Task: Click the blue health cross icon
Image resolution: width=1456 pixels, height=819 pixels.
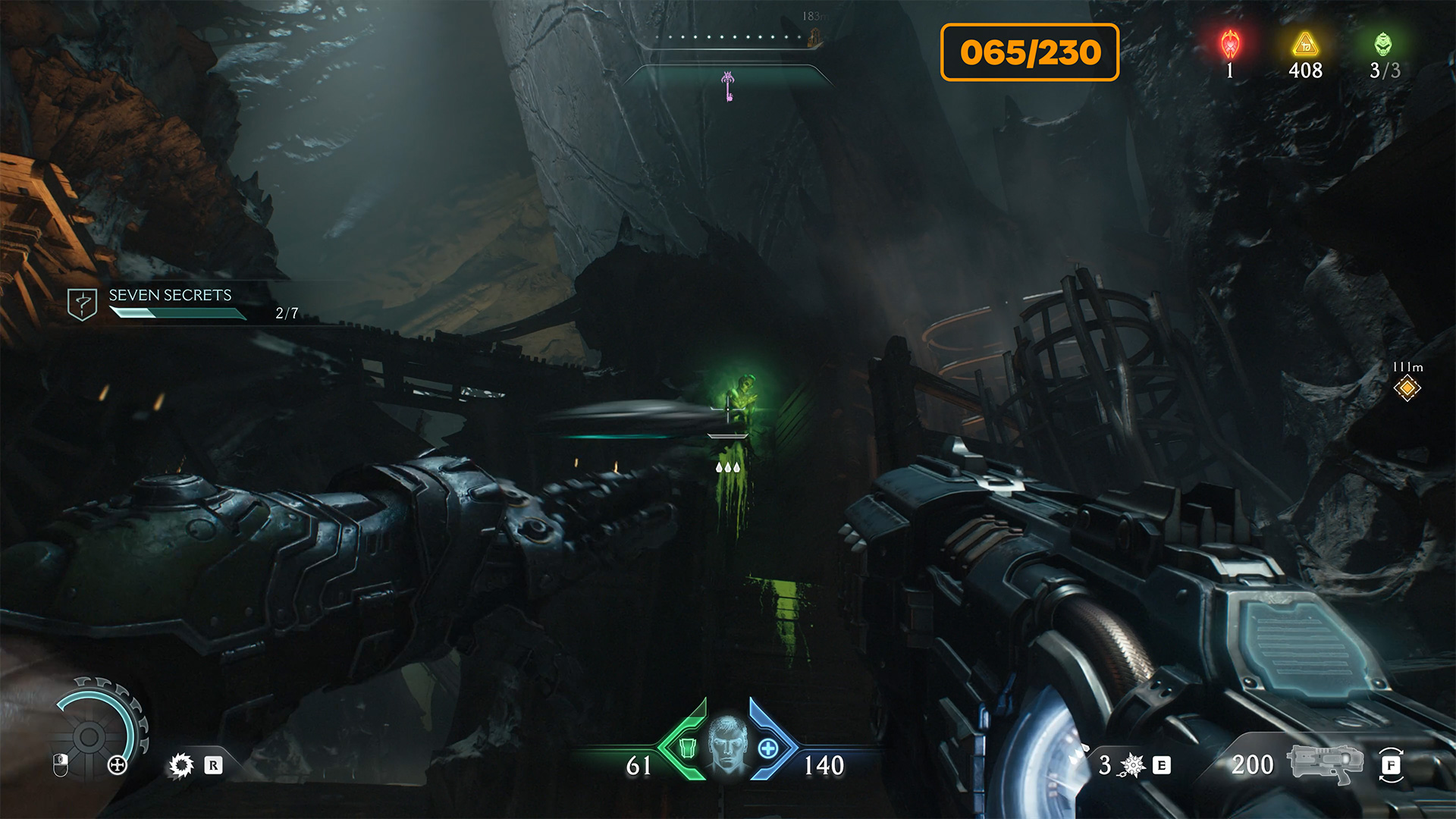Action: (767, 748)
